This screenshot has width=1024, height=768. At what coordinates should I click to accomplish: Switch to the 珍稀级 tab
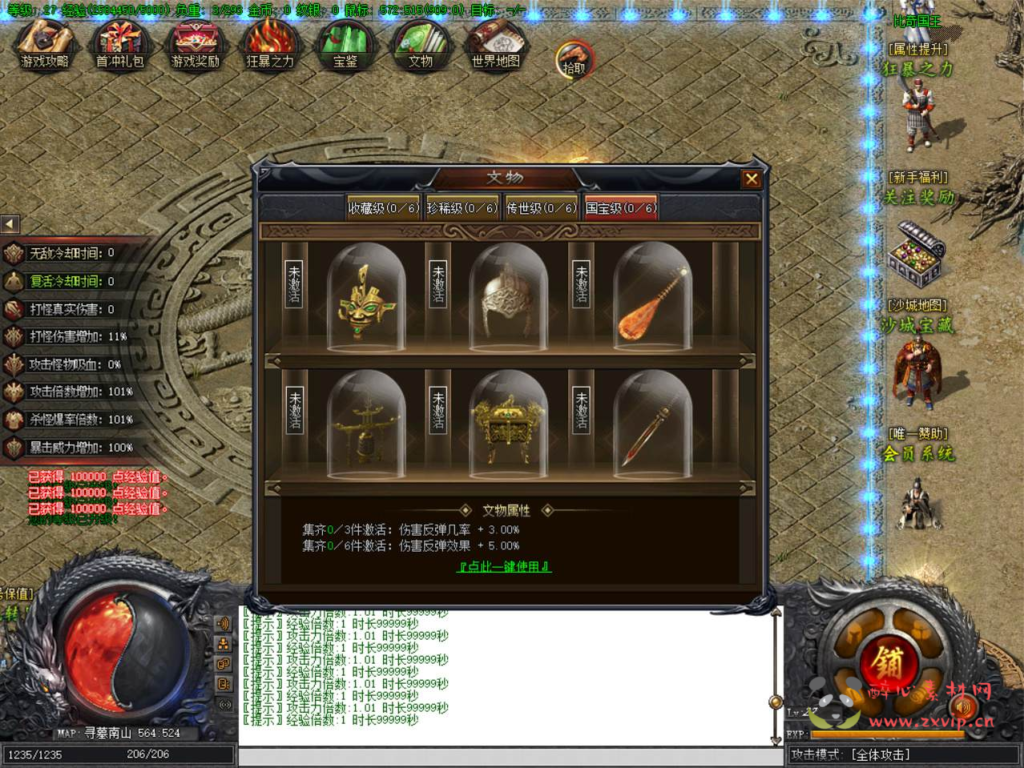pos(461,208)
